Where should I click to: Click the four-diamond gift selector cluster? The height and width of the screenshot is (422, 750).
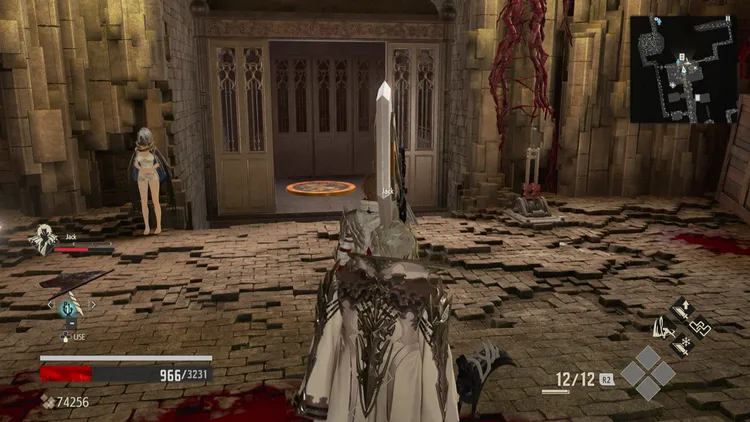pos(646,373)
